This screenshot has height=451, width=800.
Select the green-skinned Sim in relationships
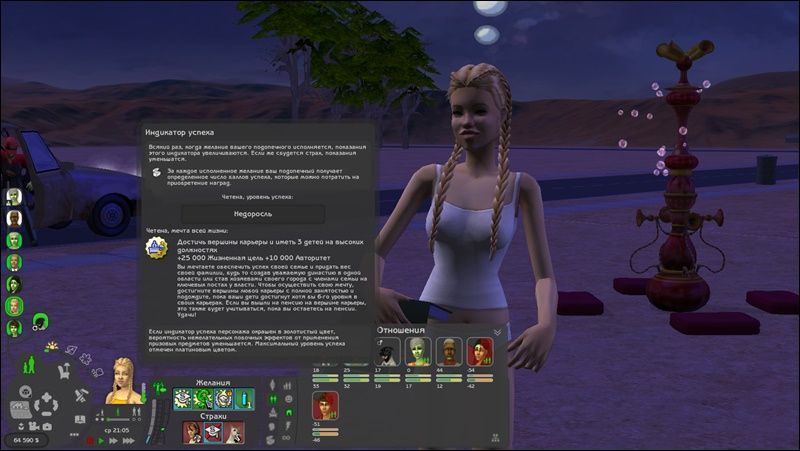[x=418, y=351]
